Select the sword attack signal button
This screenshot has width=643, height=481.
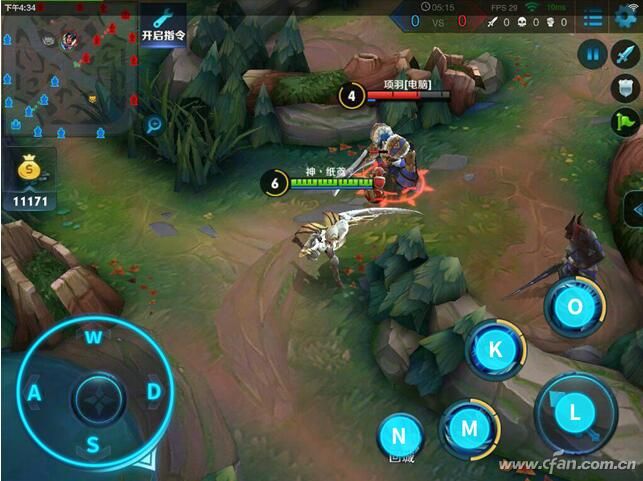626,54
